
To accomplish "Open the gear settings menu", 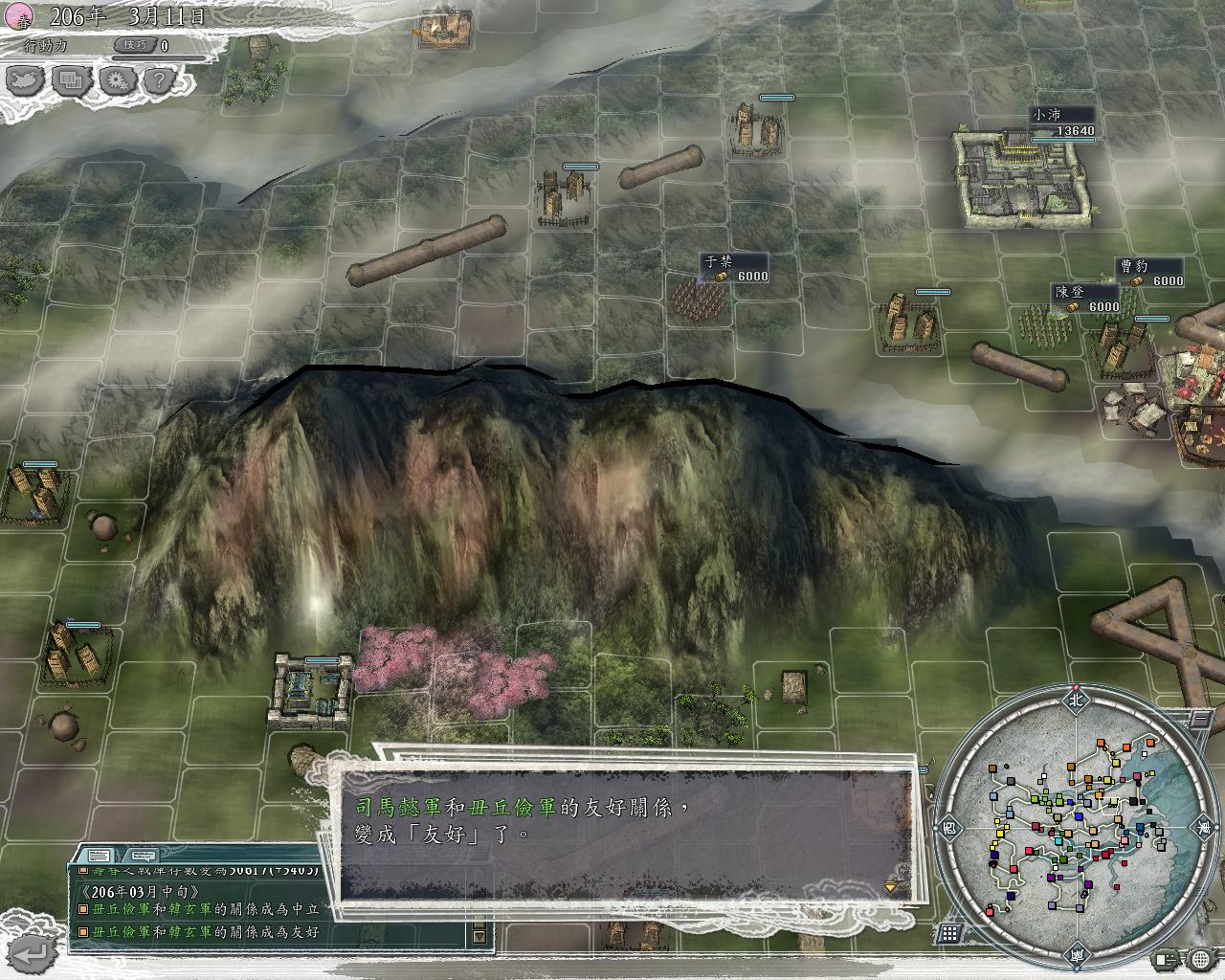I will tap(117, 81).
